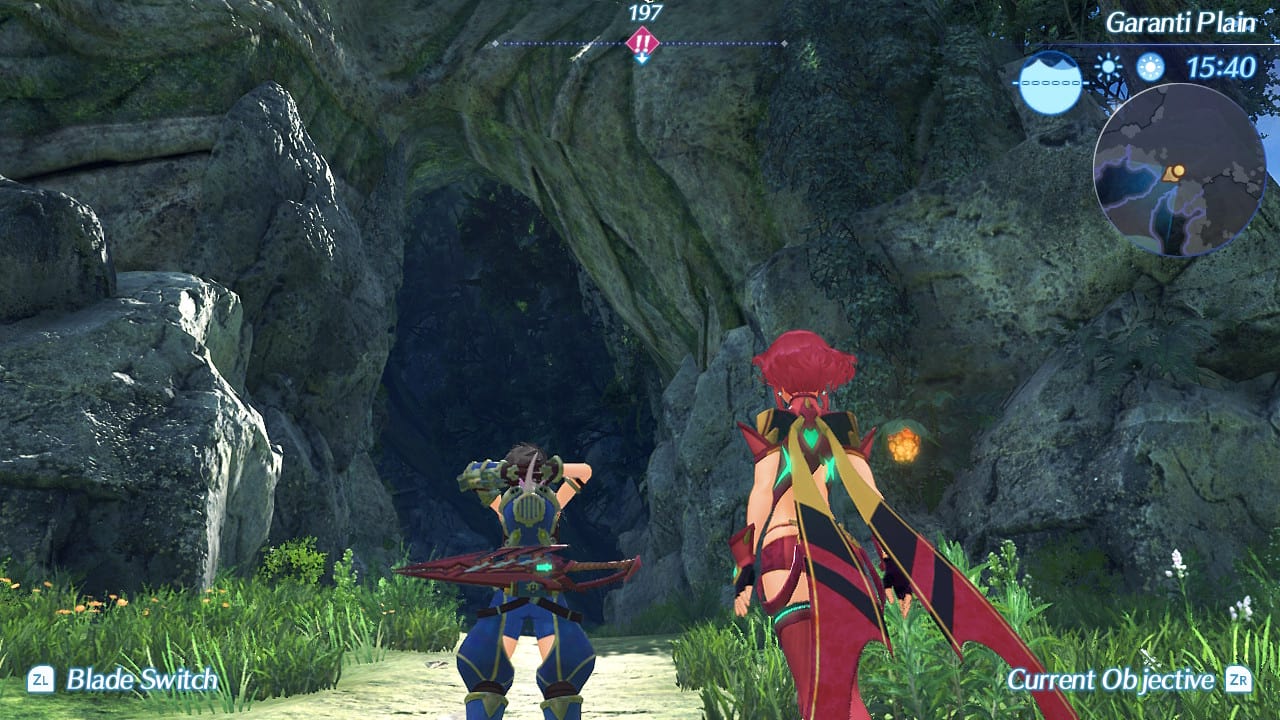1280x720 pixels.
Task: Click the Garanti Plain location title
Action: (x=1183, y=22)
